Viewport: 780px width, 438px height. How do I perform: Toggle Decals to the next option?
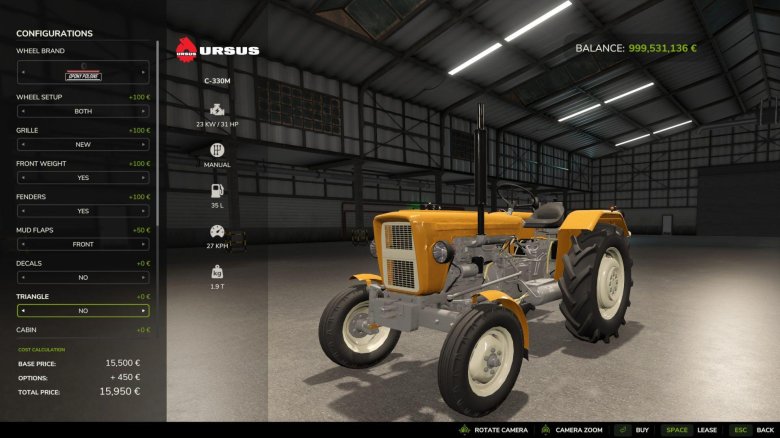point(145,277)
